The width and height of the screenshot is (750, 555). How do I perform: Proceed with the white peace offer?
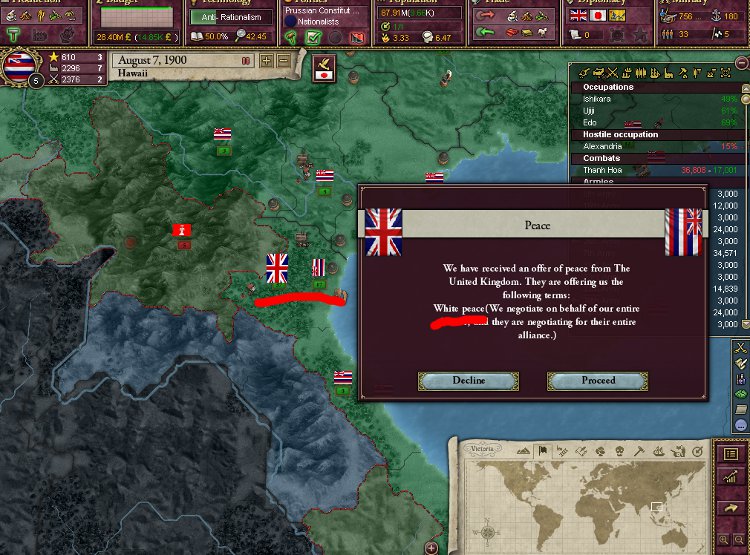tap(597, 381)
